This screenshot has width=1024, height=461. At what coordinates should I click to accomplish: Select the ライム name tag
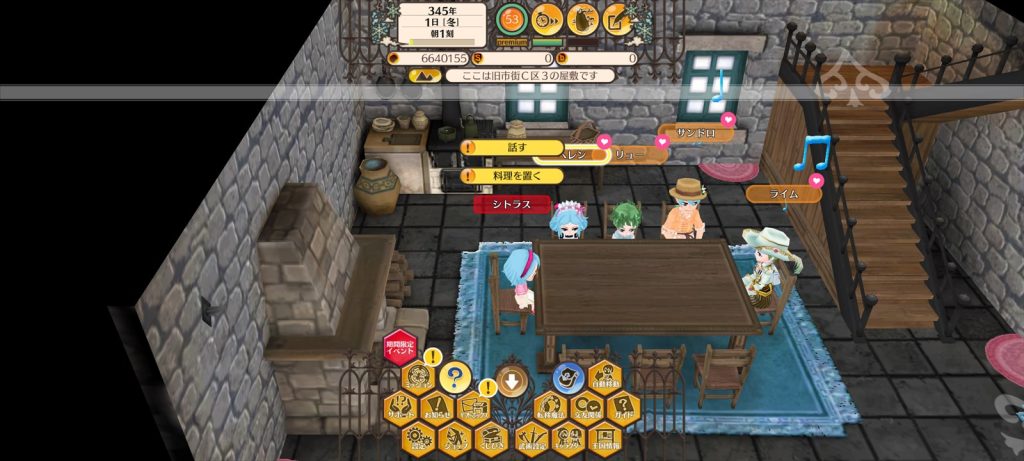784,194
